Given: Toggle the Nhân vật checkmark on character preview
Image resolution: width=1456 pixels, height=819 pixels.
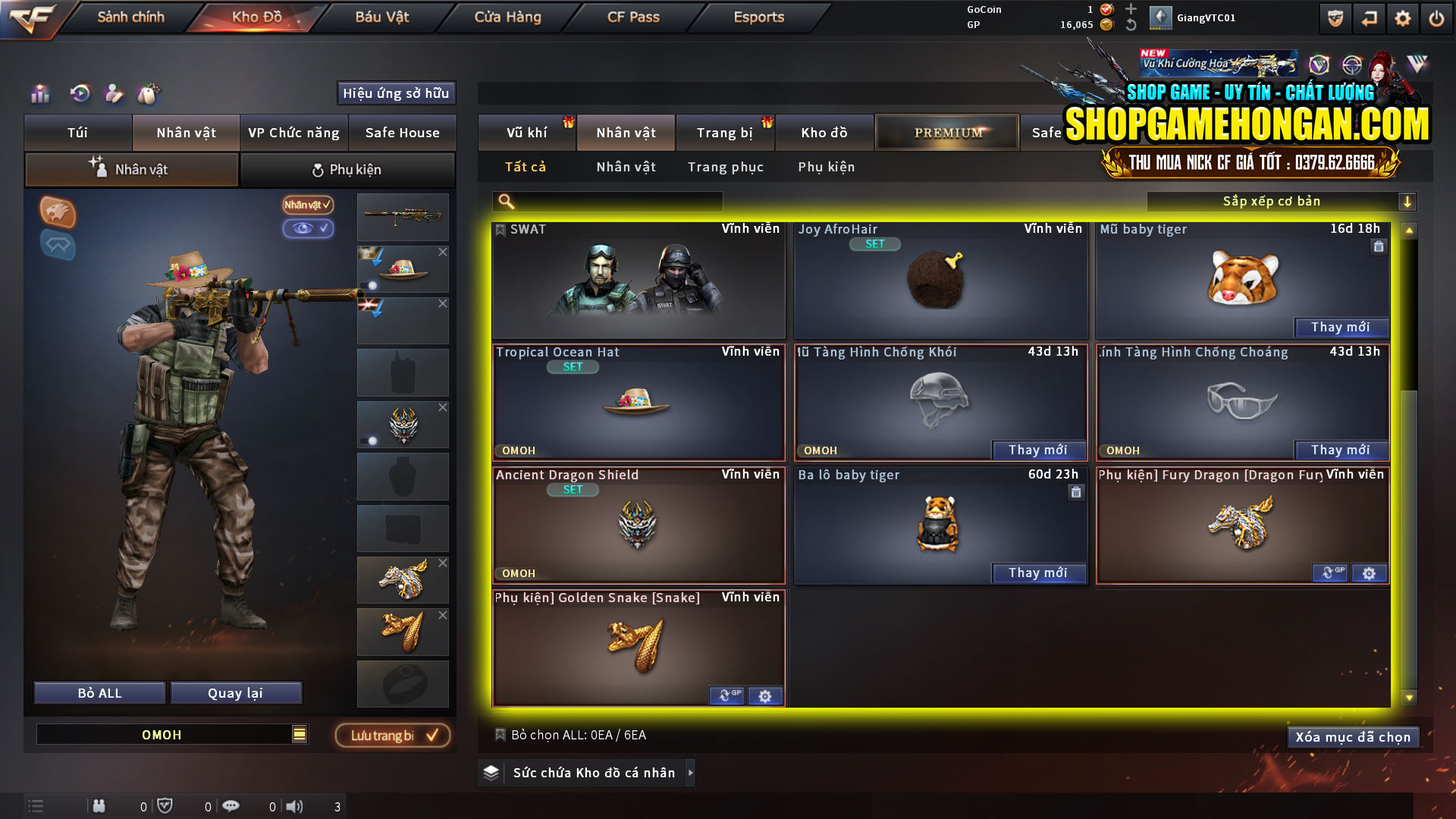Looking at the screenshot, I should coord(306,205).
